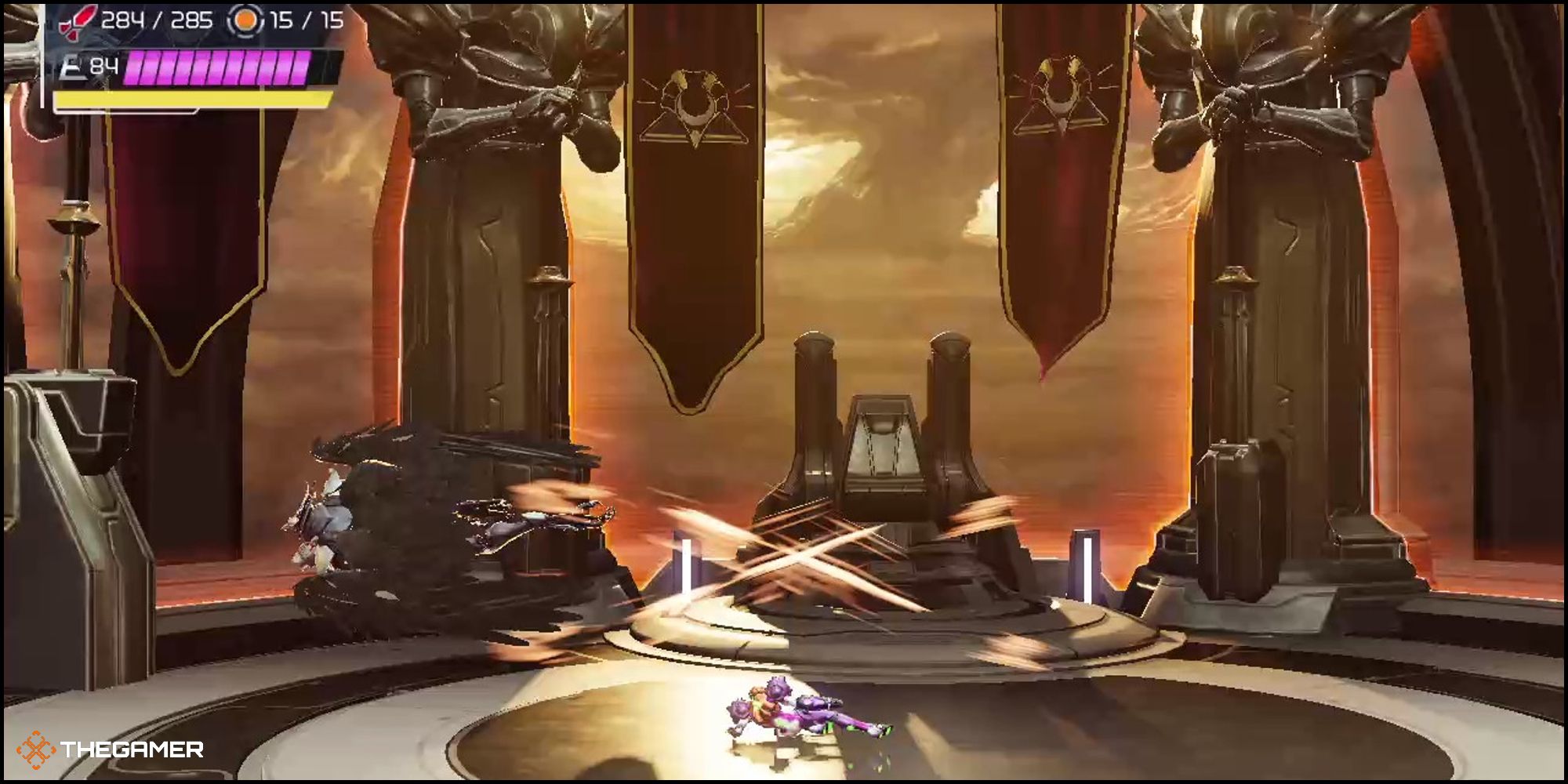
Task: Expand the HUD panel in top-left corner
Action: tap(196, 55)
